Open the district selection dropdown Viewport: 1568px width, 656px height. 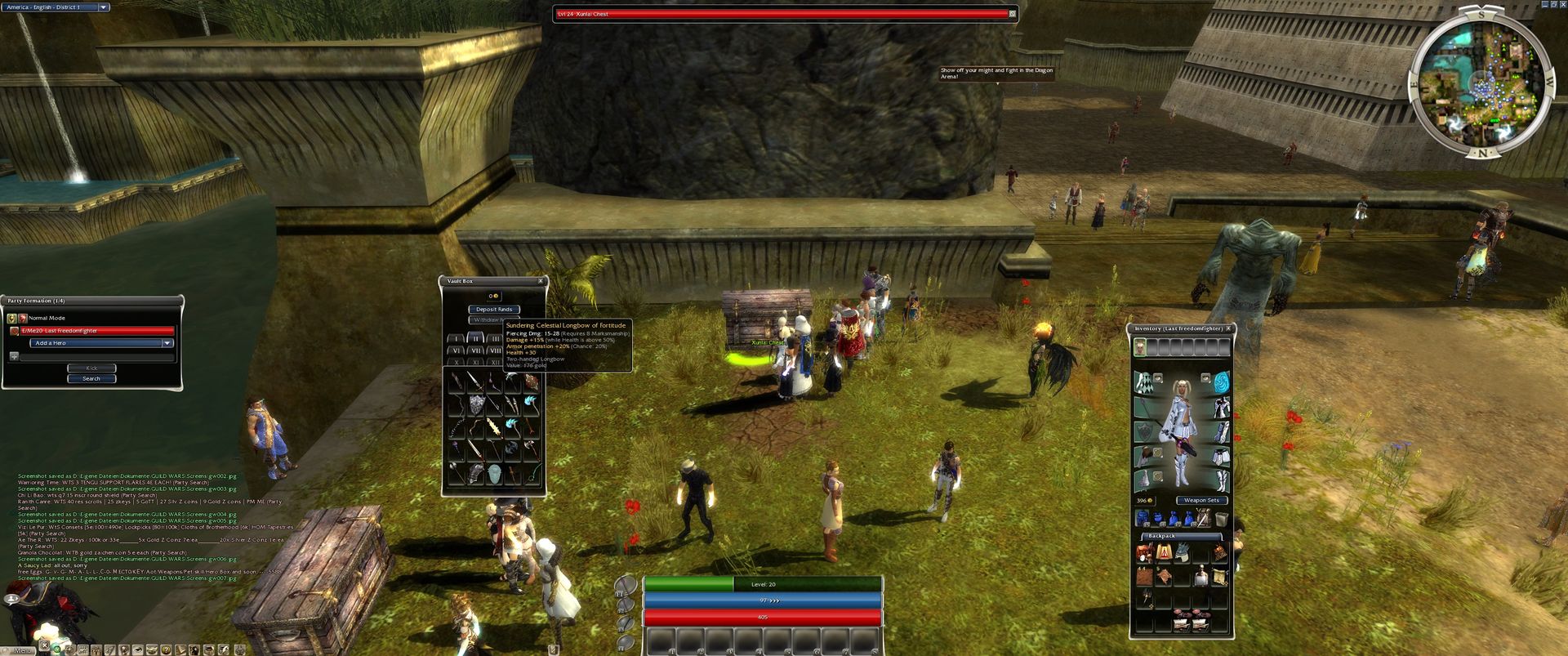104,7
